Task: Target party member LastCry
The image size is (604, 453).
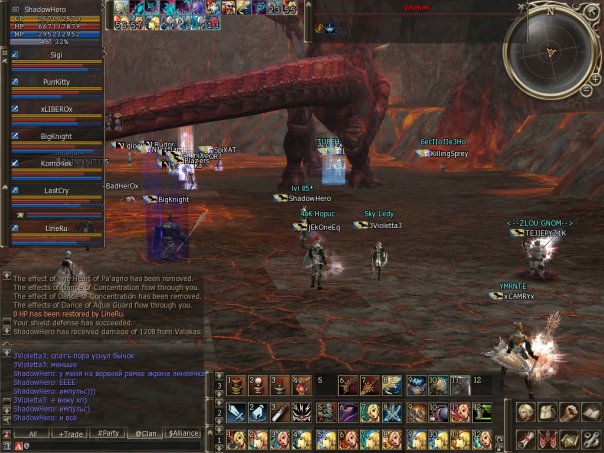Action: [x=56, y=190]
